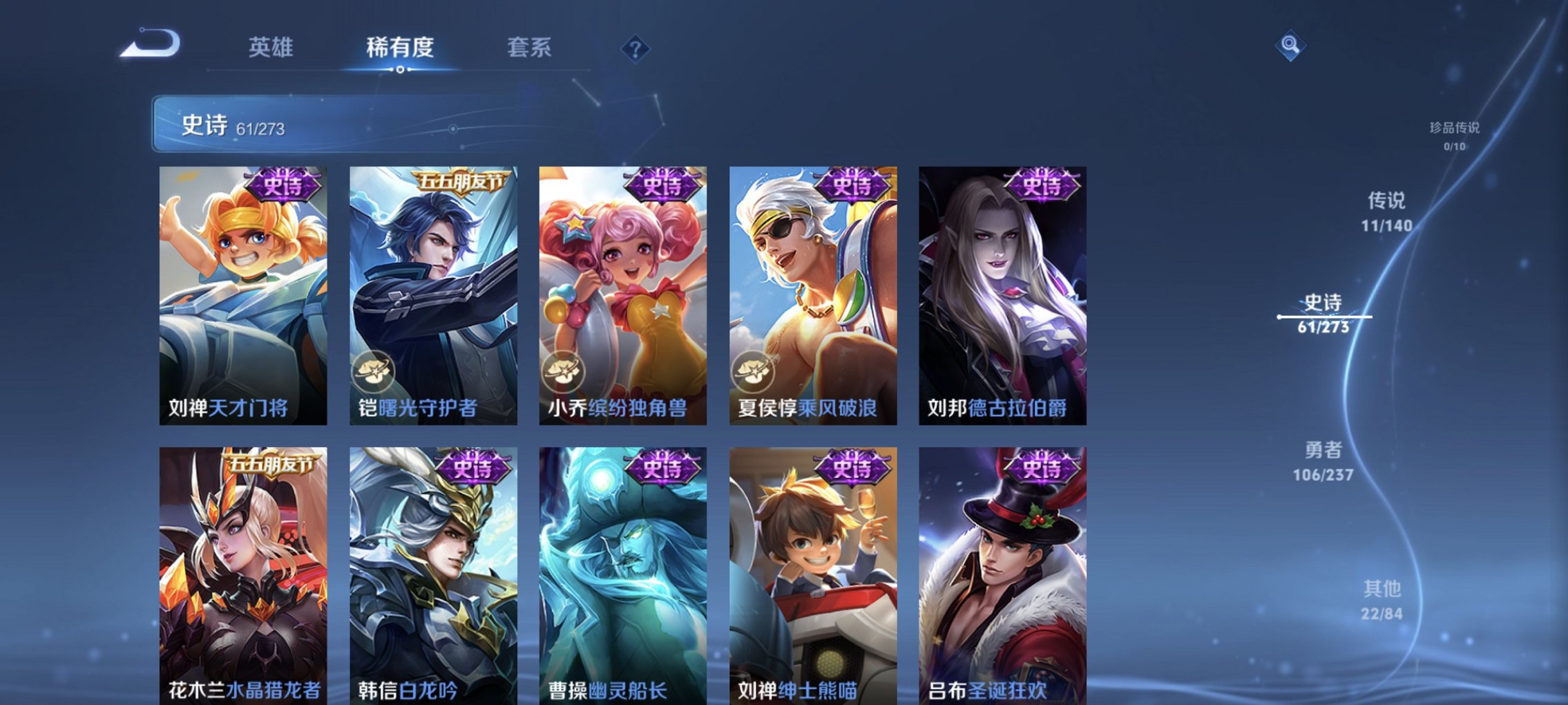Open the search magnifier icon
This screenshot has height=705, width=1568.
(x=1290, y=48)
